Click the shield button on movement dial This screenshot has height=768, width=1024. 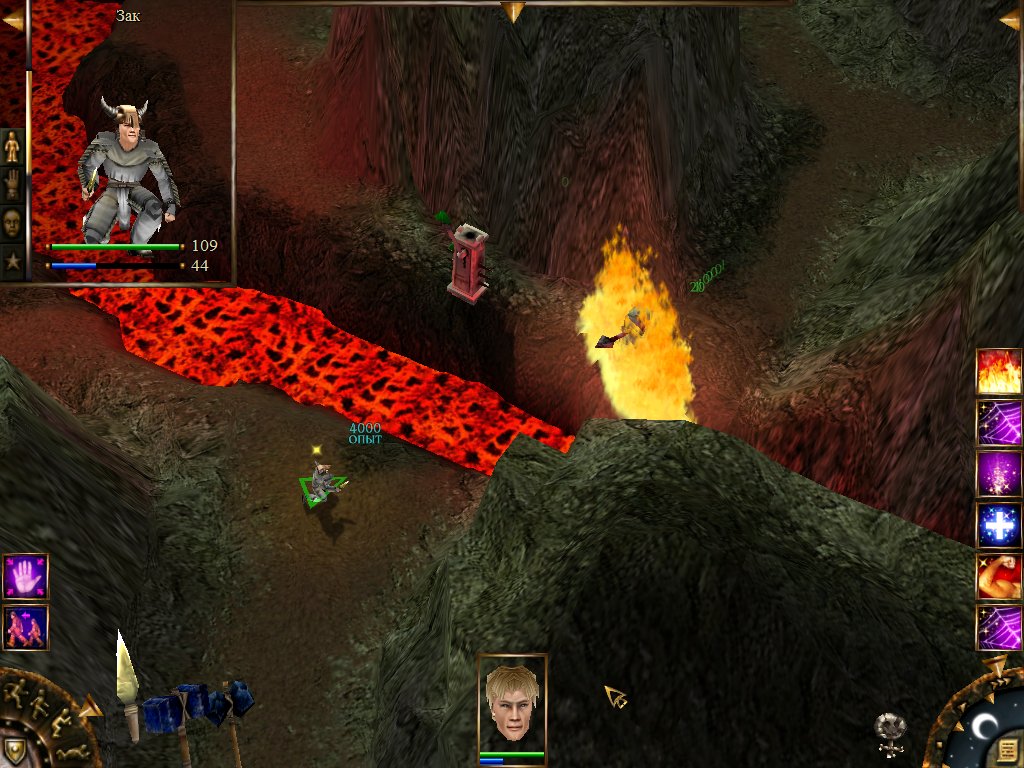pos(14,751)
